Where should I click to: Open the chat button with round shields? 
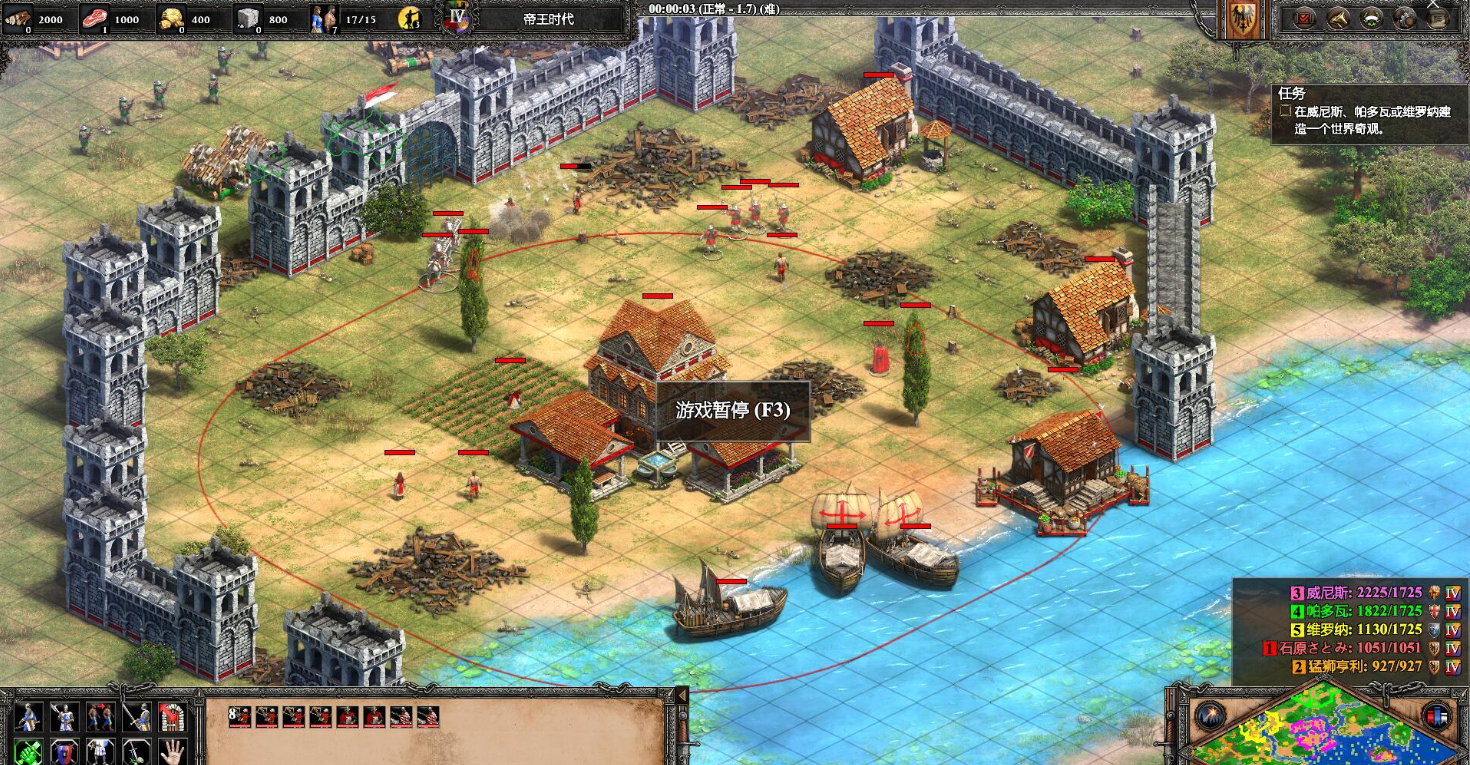click(x=1405, y=18)
